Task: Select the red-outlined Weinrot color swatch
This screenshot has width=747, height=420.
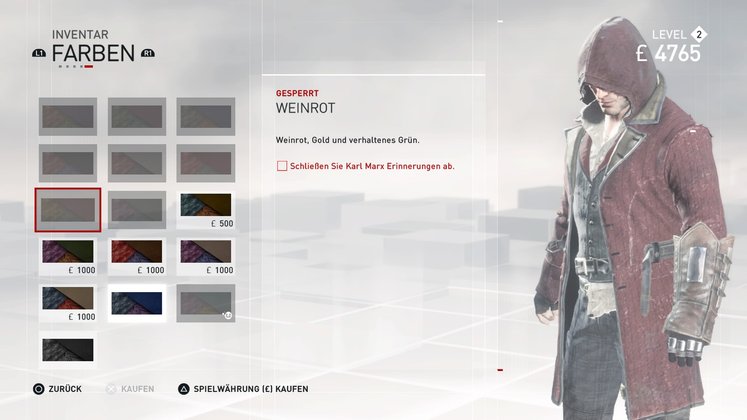Action: 68,210
